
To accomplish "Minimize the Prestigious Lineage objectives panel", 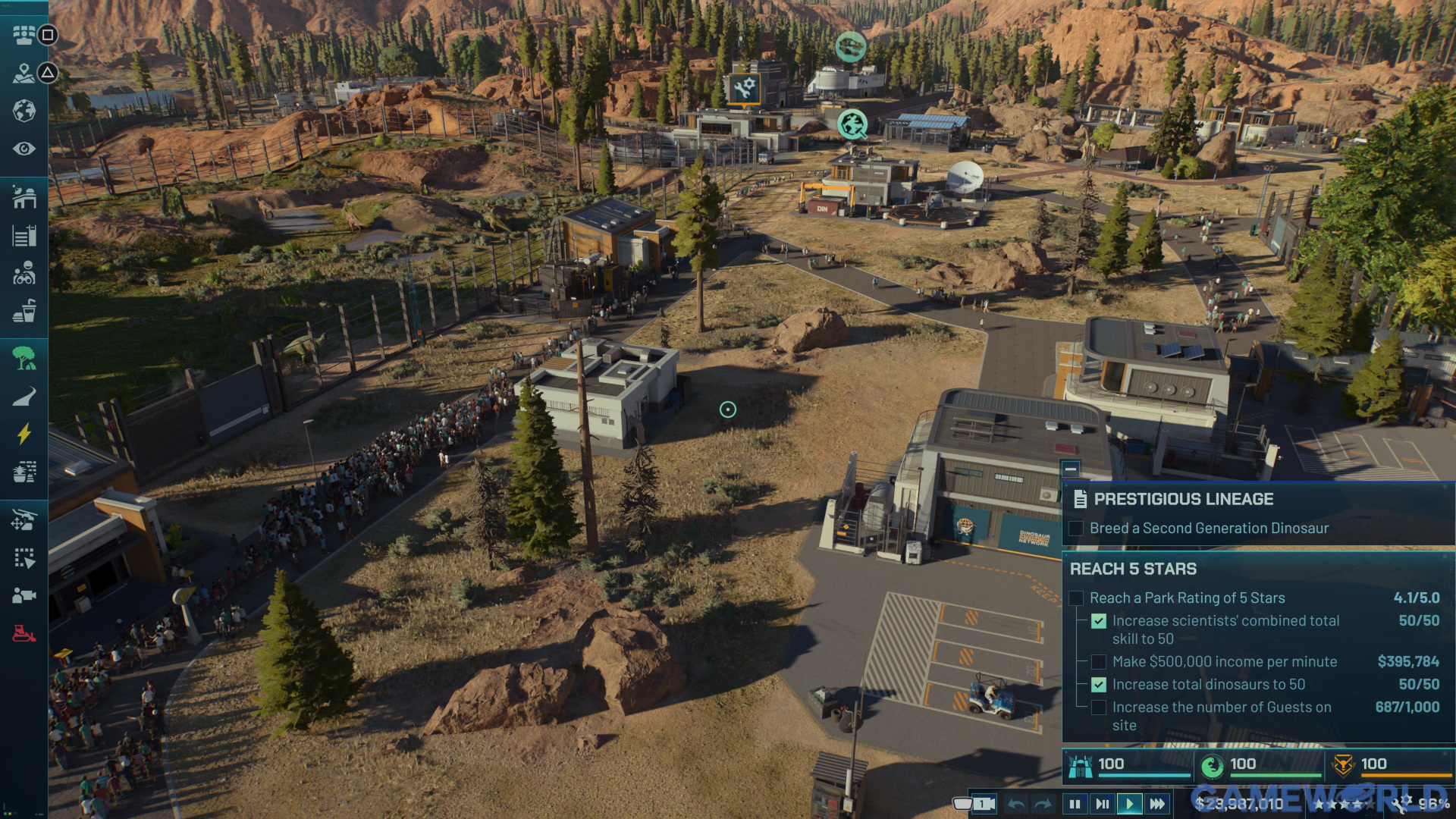I will [1070, 469].
